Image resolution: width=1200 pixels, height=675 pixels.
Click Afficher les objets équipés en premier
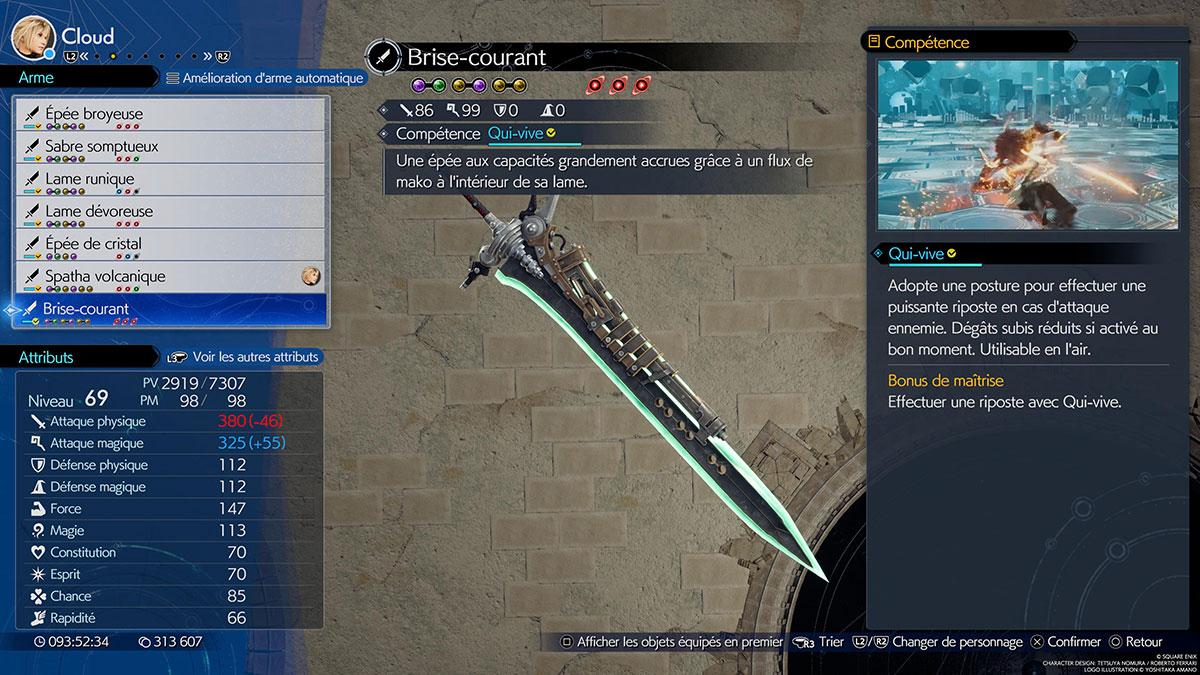[x=672, y=642]
